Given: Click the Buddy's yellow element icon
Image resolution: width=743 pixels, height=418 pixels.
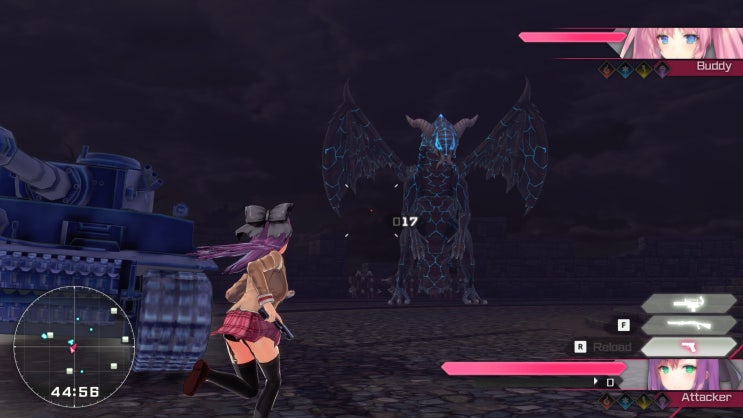Looking at the screenshot, I should coord(643,69).
